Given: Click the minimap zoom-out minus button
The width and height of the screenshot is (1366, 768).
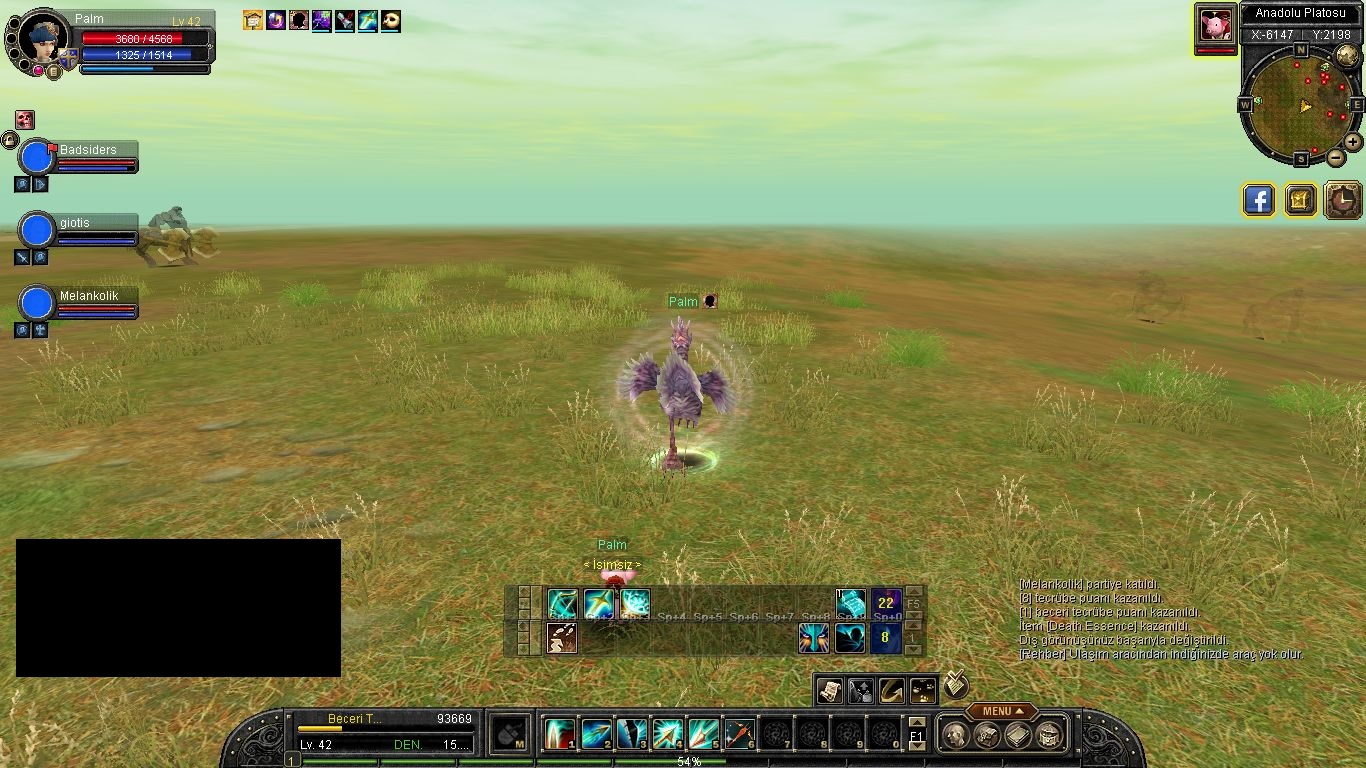Looking at the screenshot, I should tap(1336, 157).
